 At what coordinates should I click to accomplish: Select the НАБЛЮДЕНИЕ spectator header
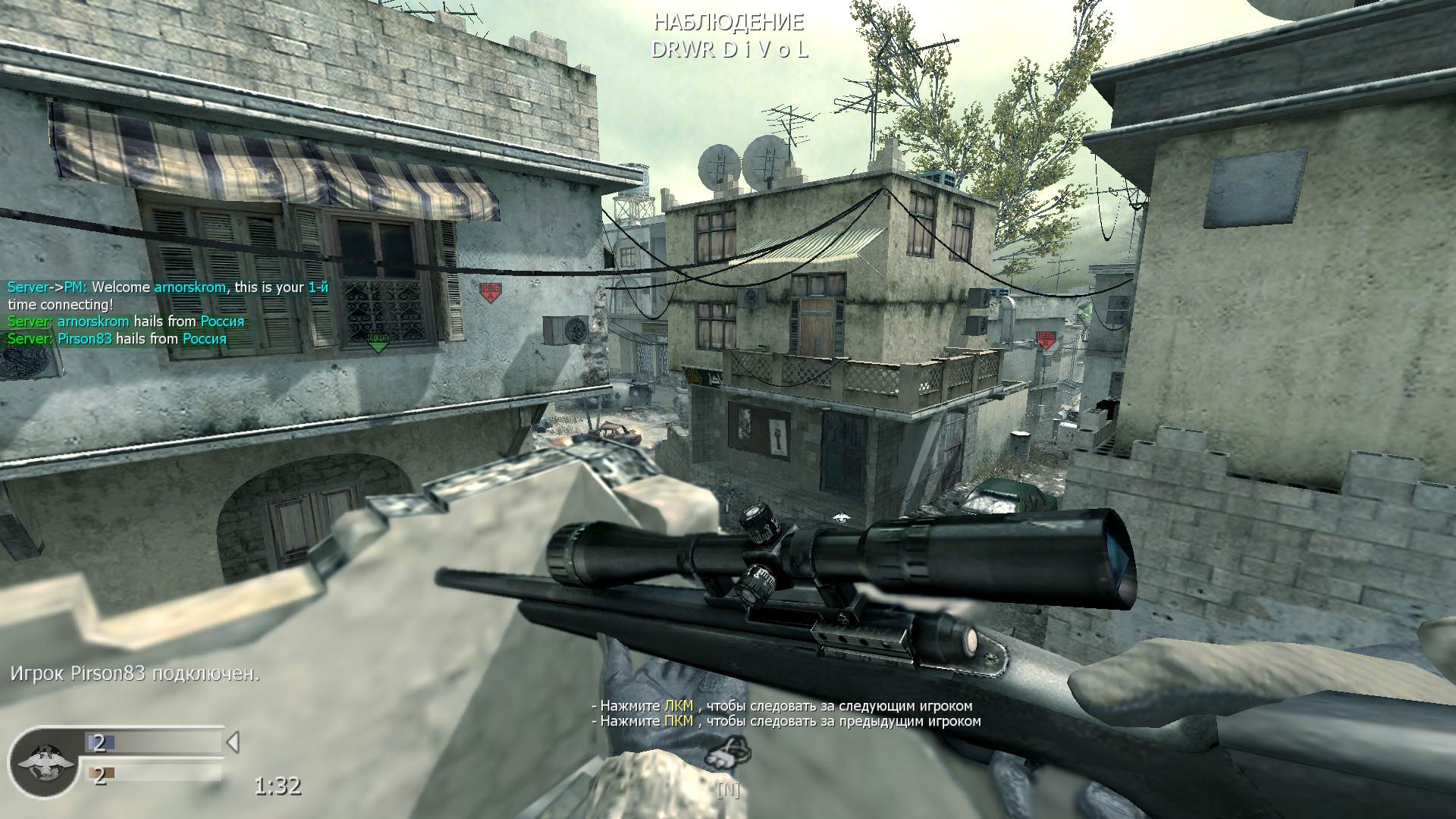(x=730, y=23)
